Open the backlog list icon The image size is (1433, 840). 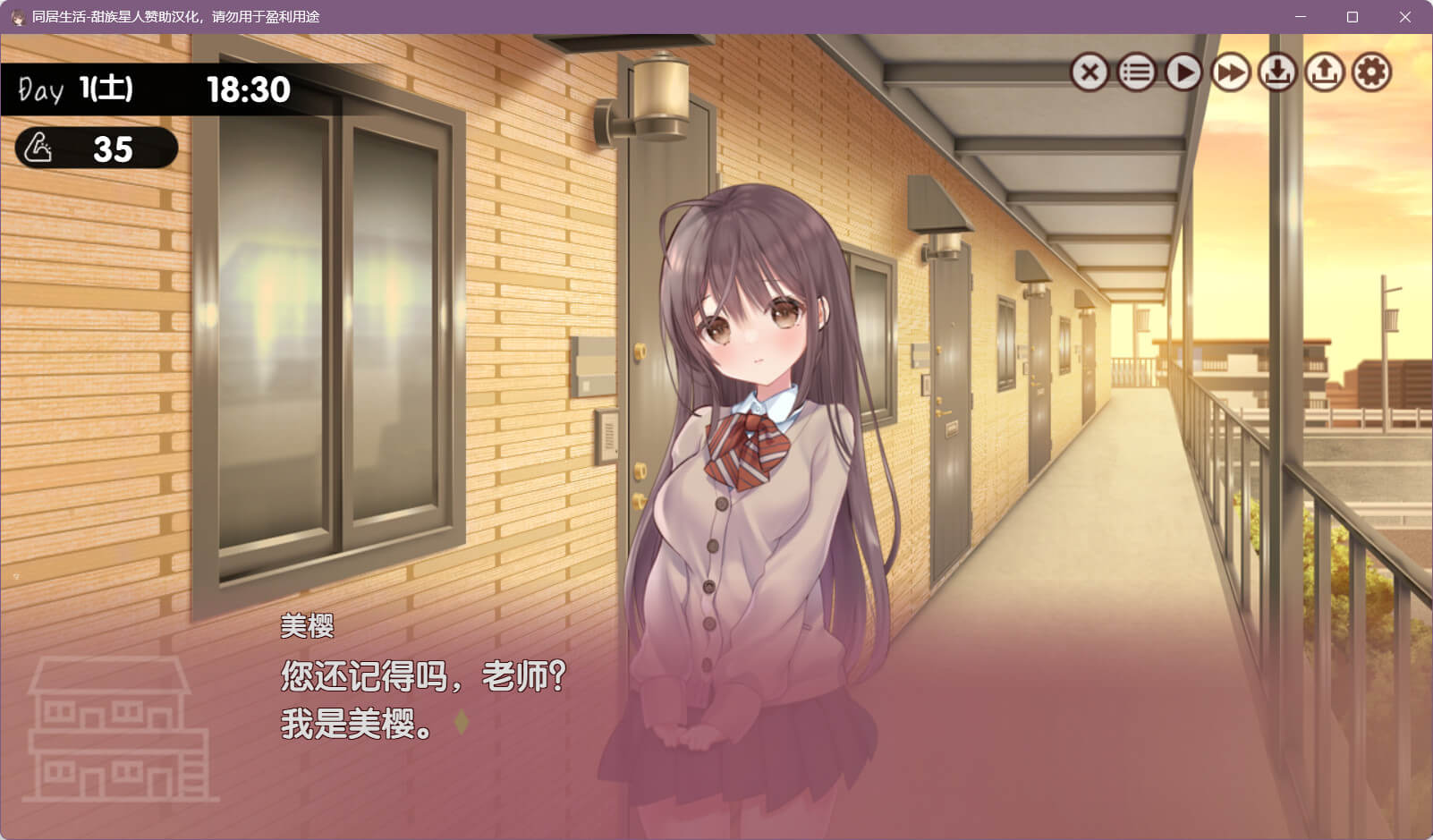[1137, 72]
